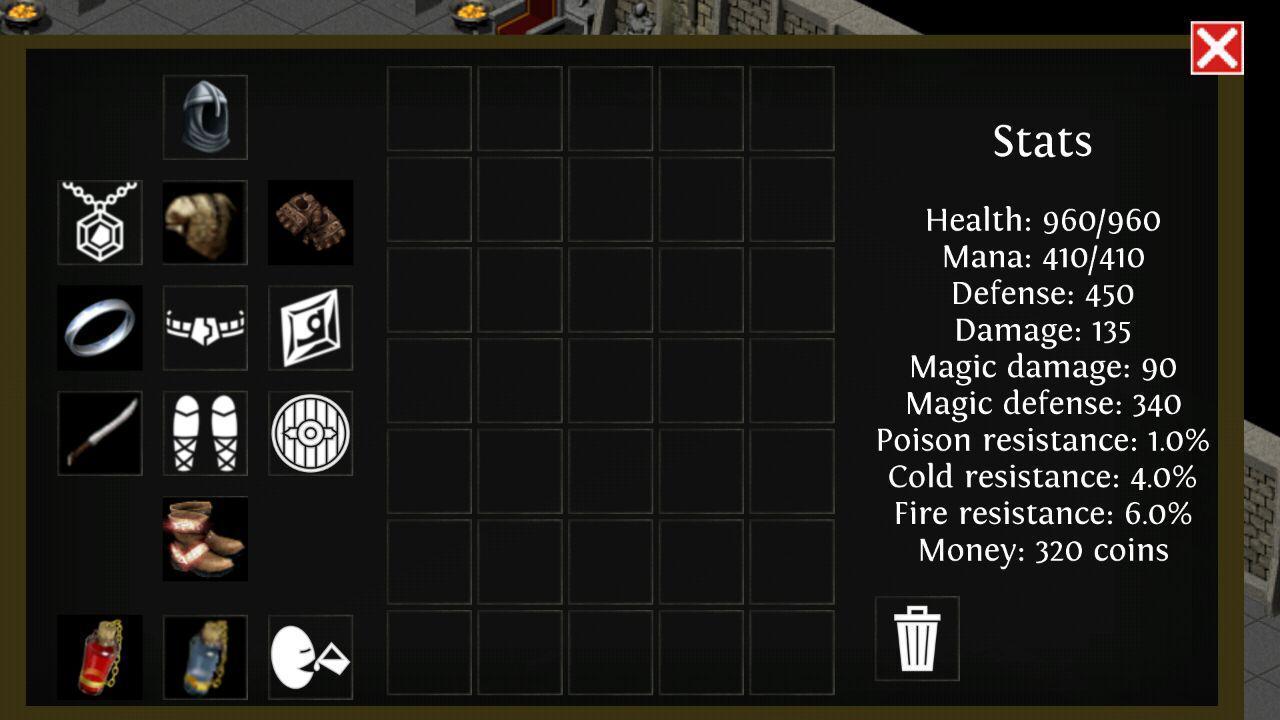Click the gem amulet necklace
The image size is (1280, 720).
pos(99,222)
